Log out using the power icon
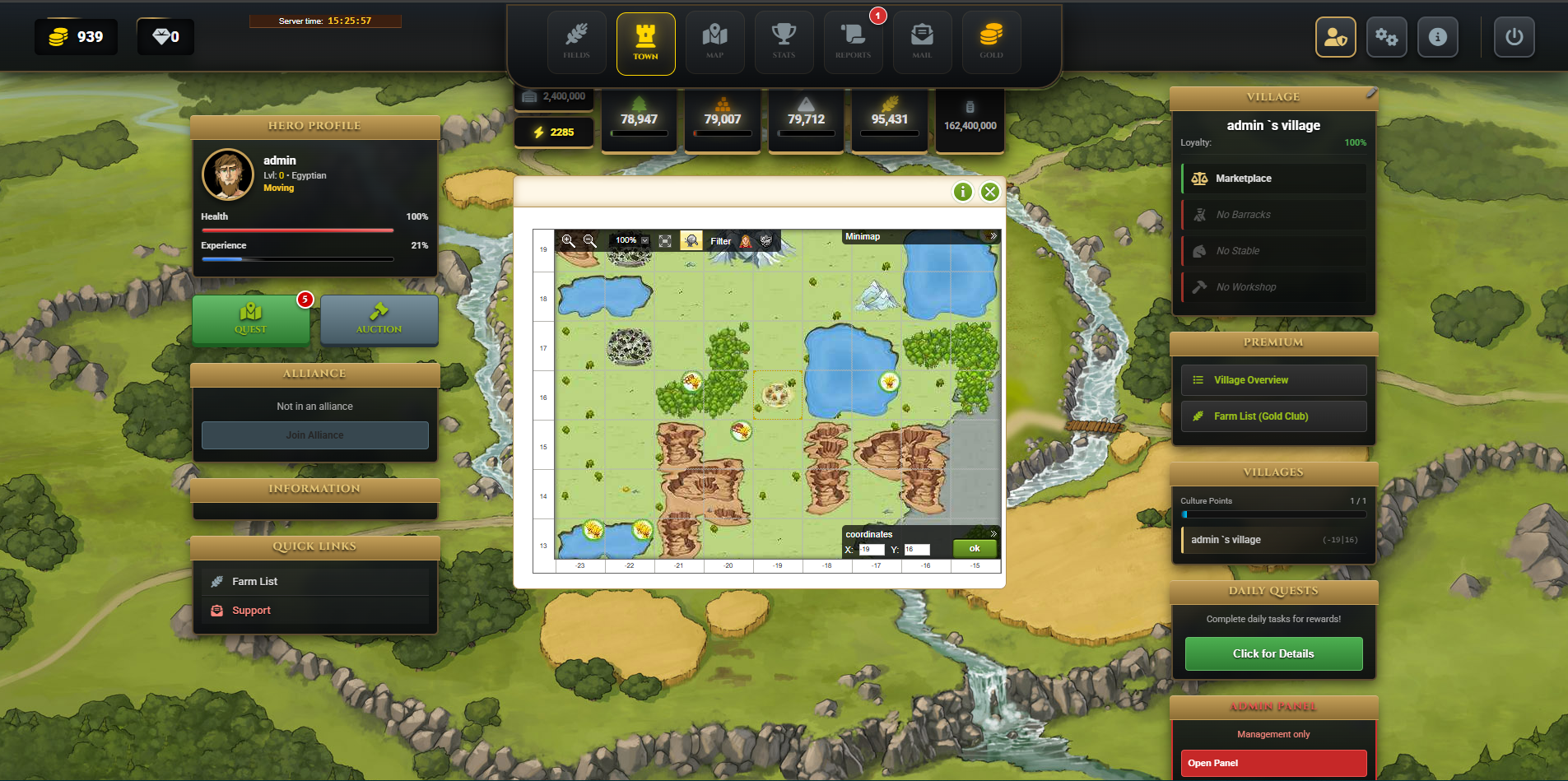The image size is (1568, 781). [1514, 36]
